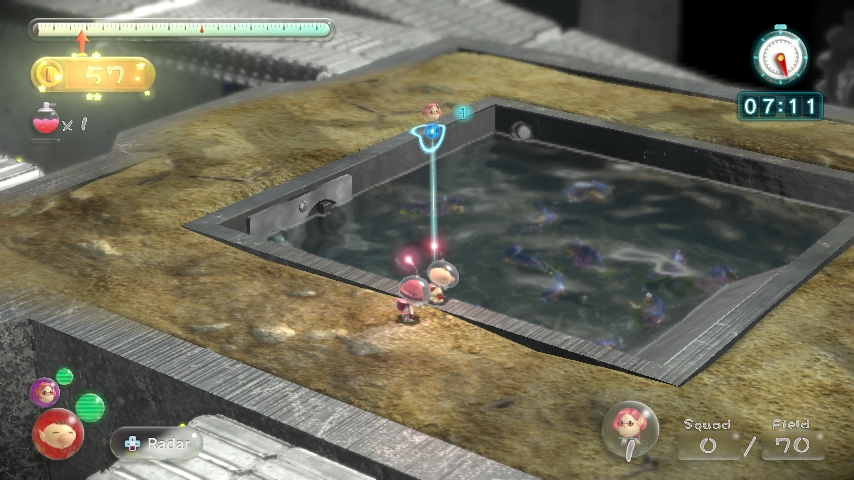This screenshot has height=480, width=854.
Task: Click the stopwatch icon above the timer
Action: pos(780,56)
